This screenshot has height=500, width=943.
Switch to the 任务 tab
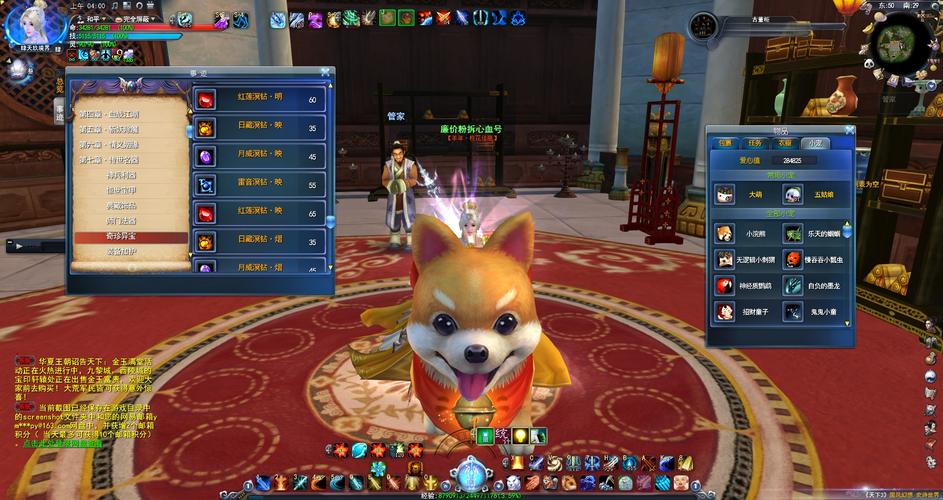pyautogui.click(x=756, y=143)
